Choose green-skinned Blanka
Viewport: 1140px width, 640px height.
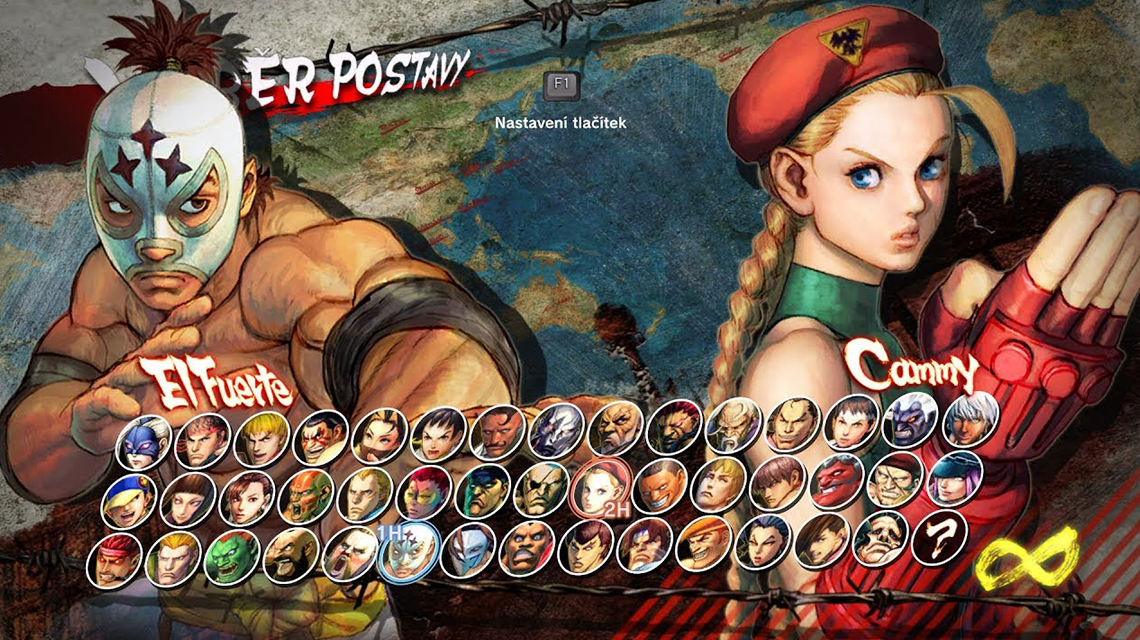232,558
